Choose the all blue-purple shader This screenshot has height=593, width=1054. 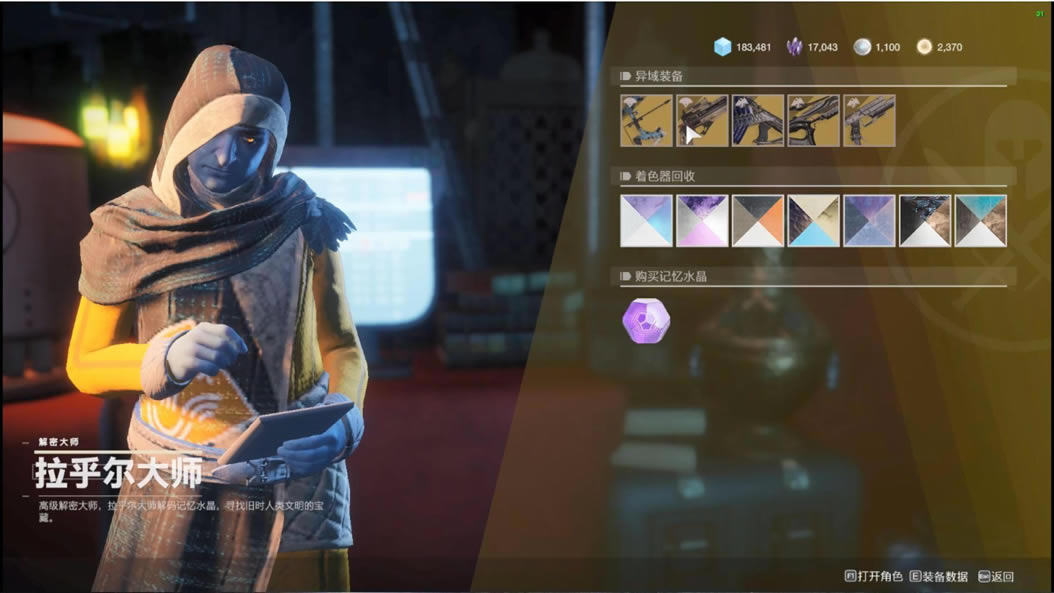(869, 220)
